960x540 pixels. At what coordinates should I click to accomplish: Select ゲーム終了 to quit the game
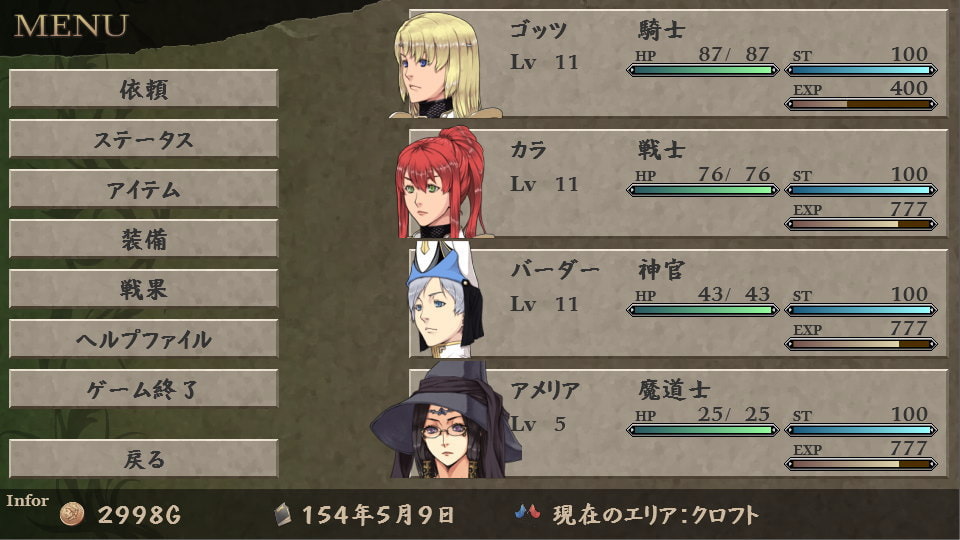point(143,389)
